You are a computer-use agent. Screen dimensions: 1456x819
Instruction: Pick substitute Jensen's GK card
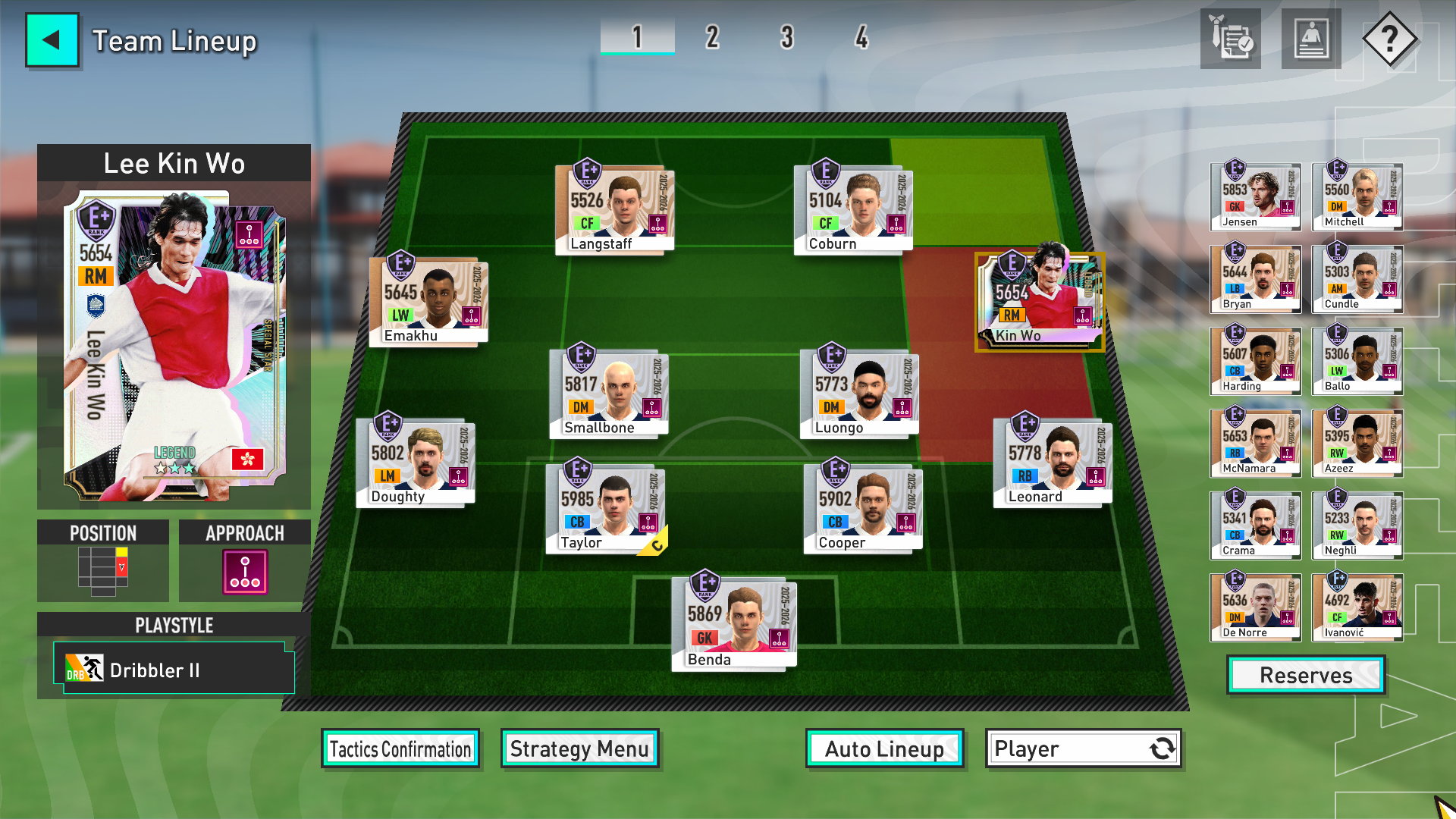(x=1255, y=196)
